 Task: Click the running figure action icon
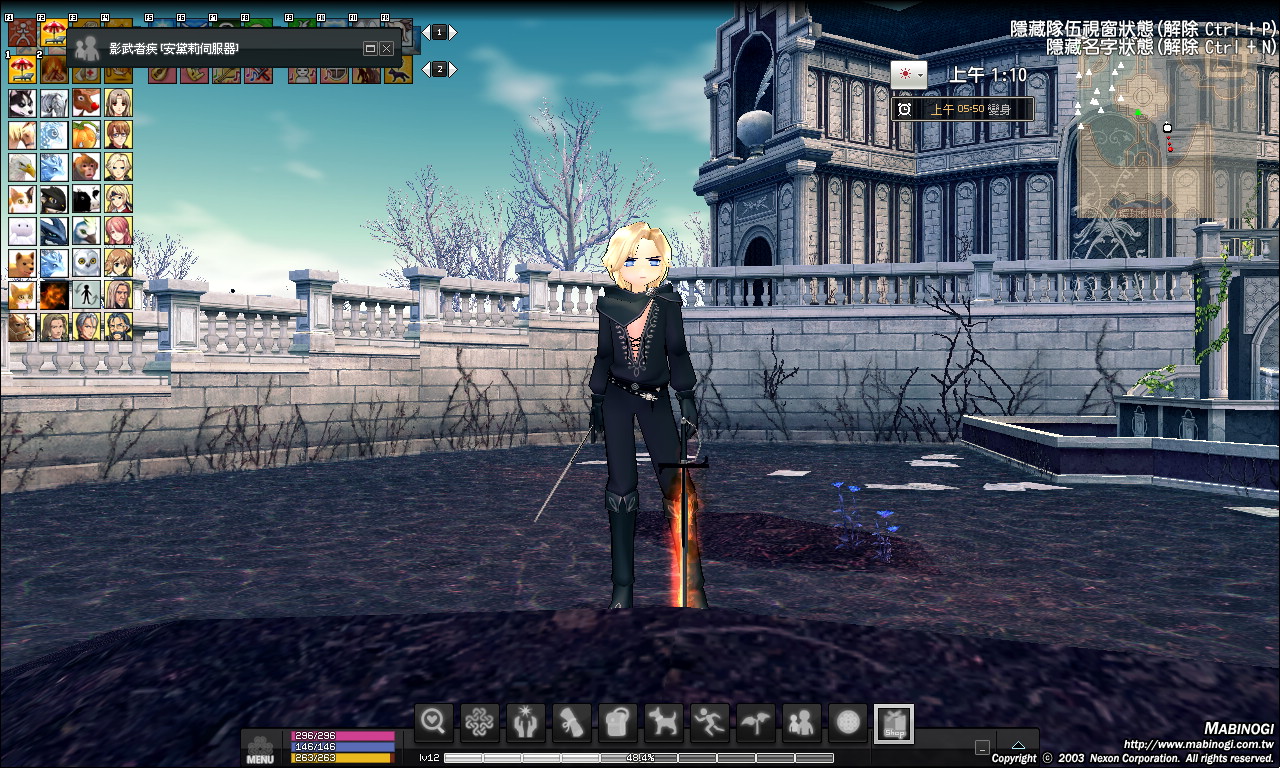click(710, 722)
